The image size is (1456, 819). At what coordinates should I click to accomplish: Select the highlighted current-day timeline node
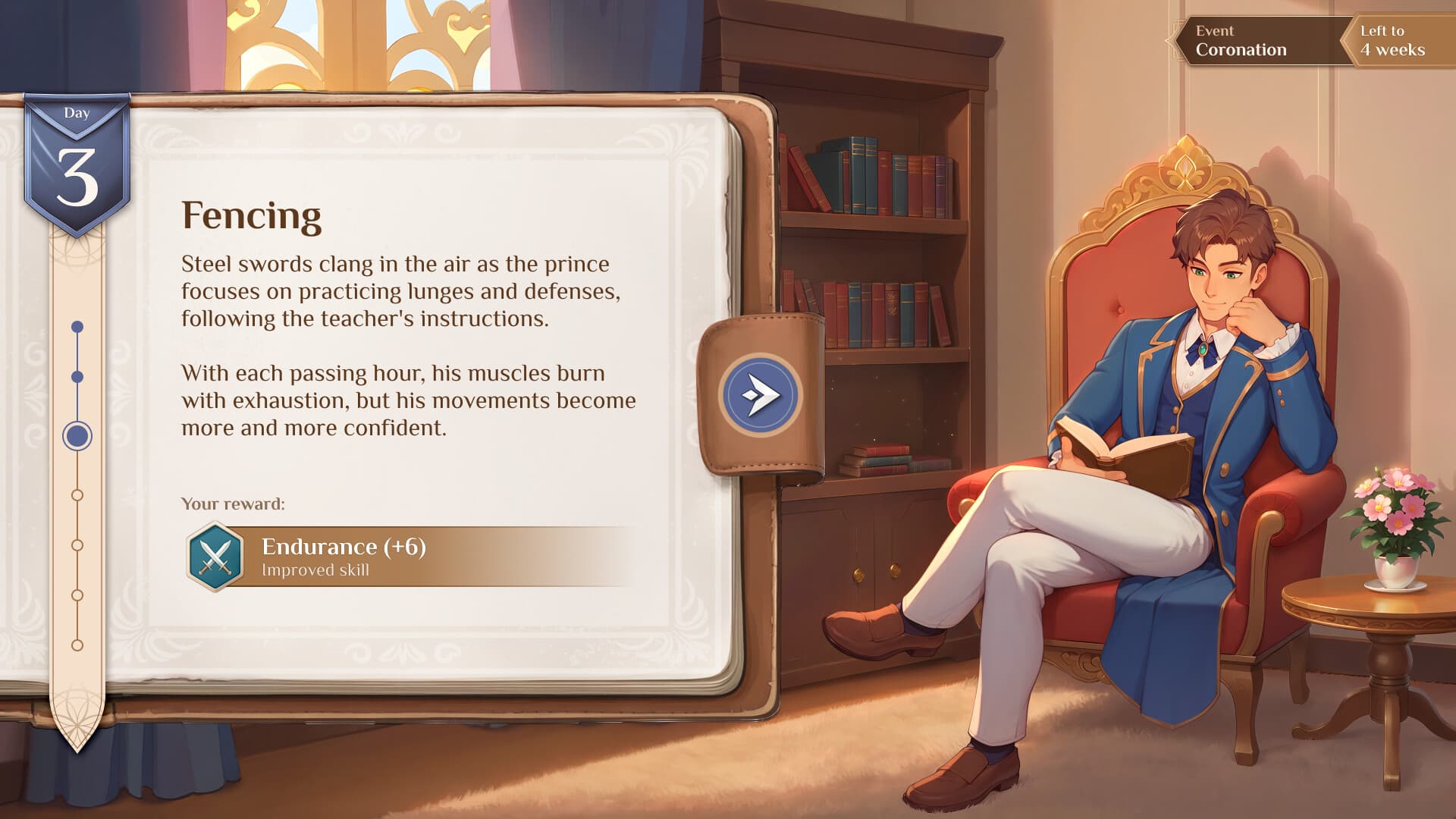pyautogui.click(x=77, y=436)
